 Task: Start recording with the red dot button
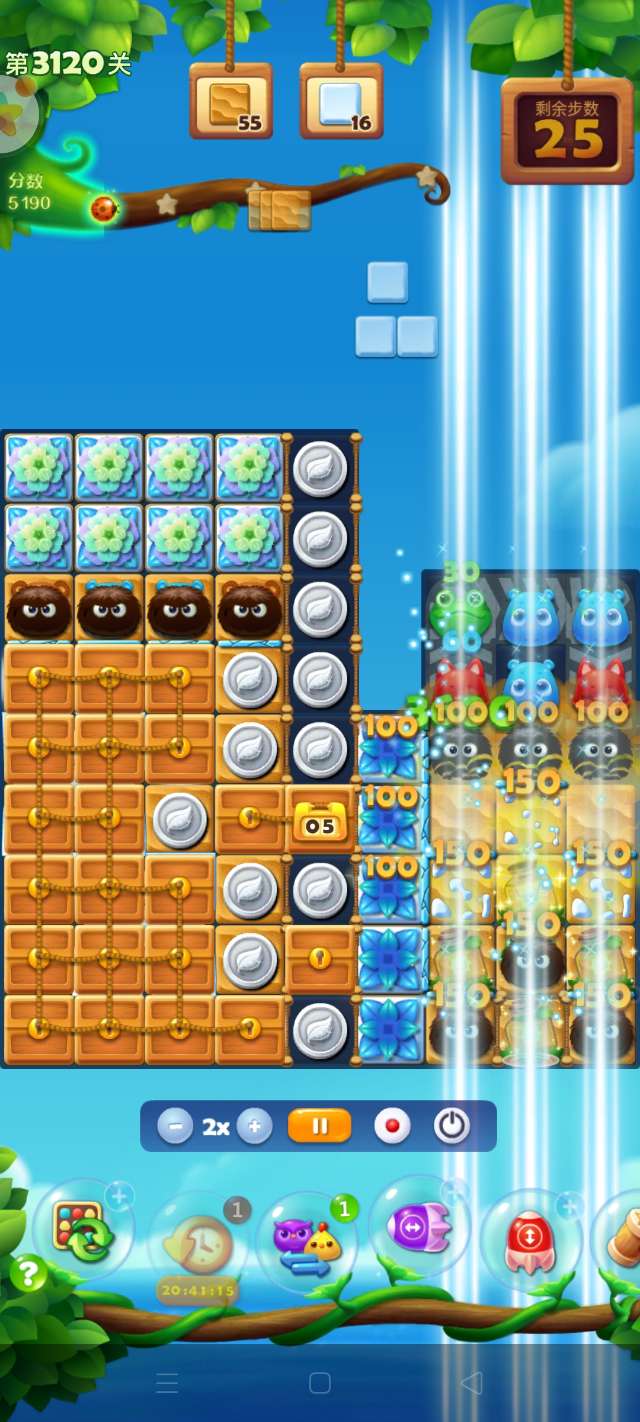(x=392, y=1127)
